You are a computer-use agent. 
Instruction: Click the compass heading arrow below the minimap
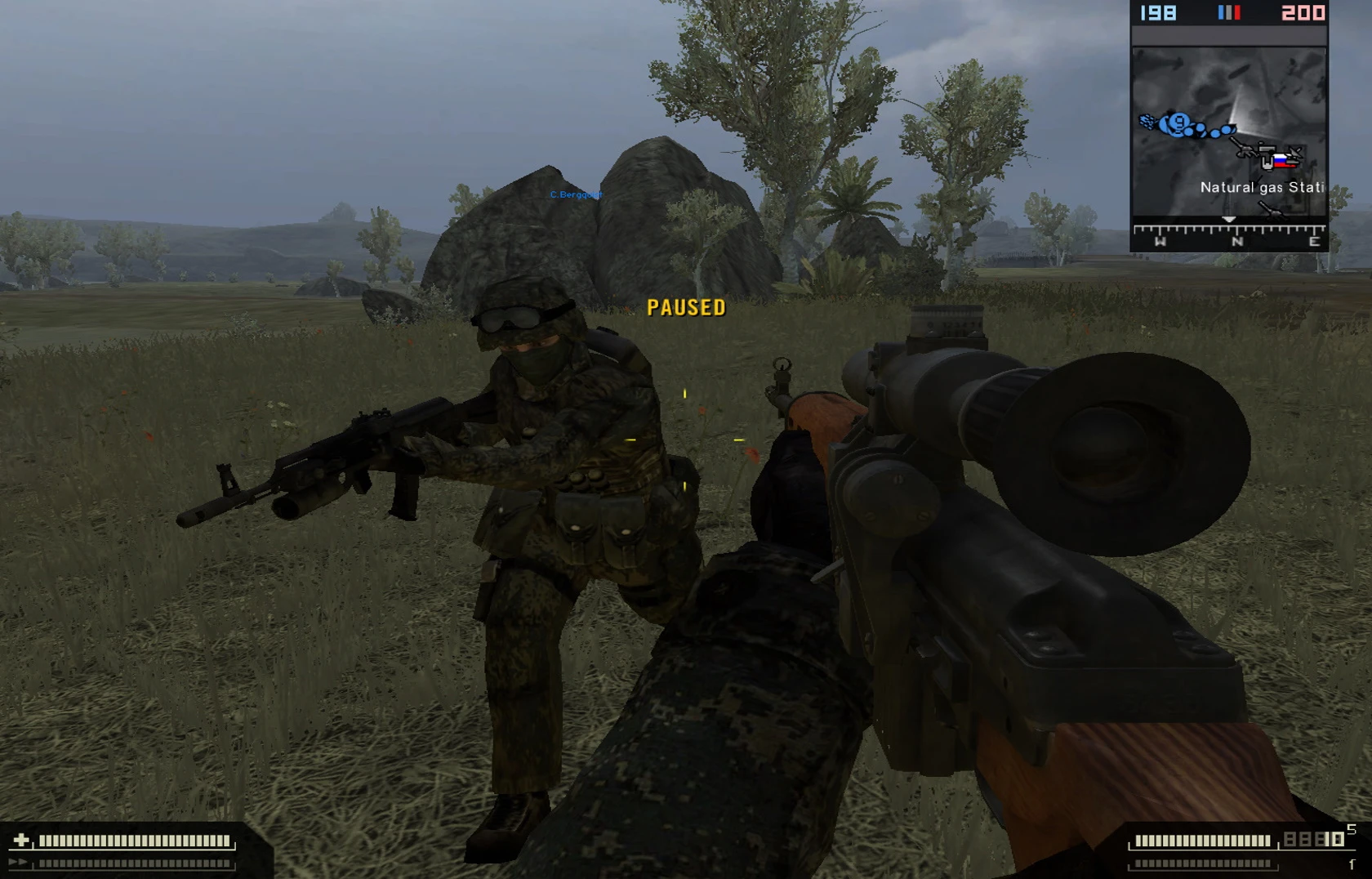click(1229, 220)
